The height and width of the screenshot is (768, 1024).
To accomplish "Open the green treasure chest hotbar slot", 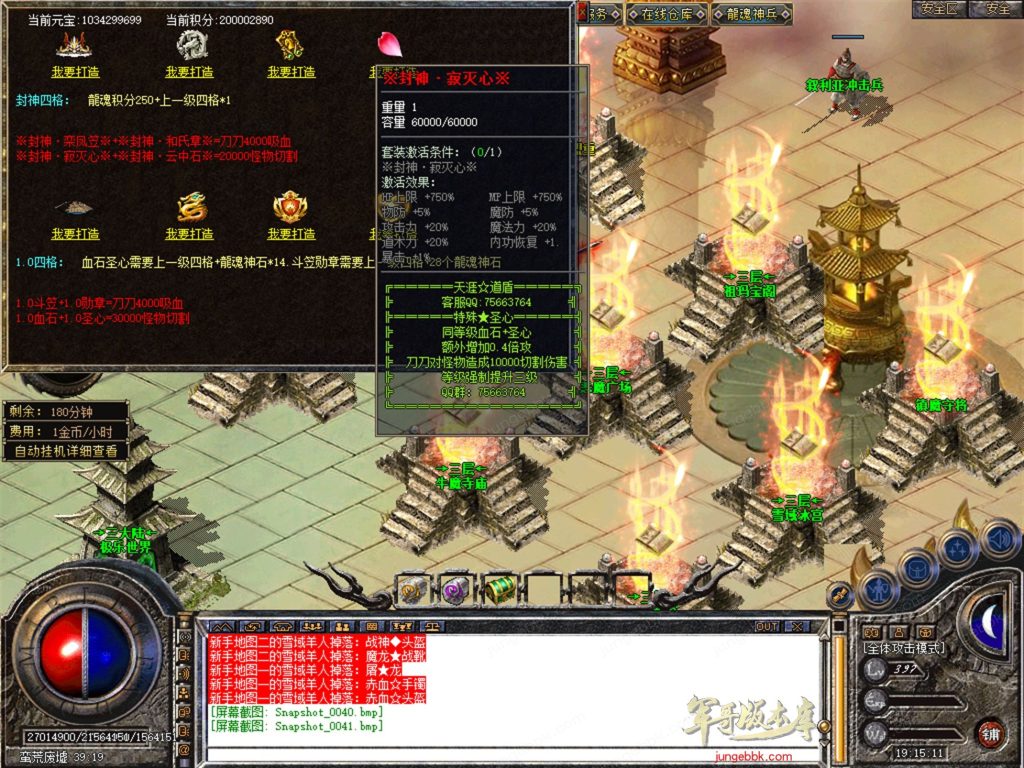I will [499, 590].
